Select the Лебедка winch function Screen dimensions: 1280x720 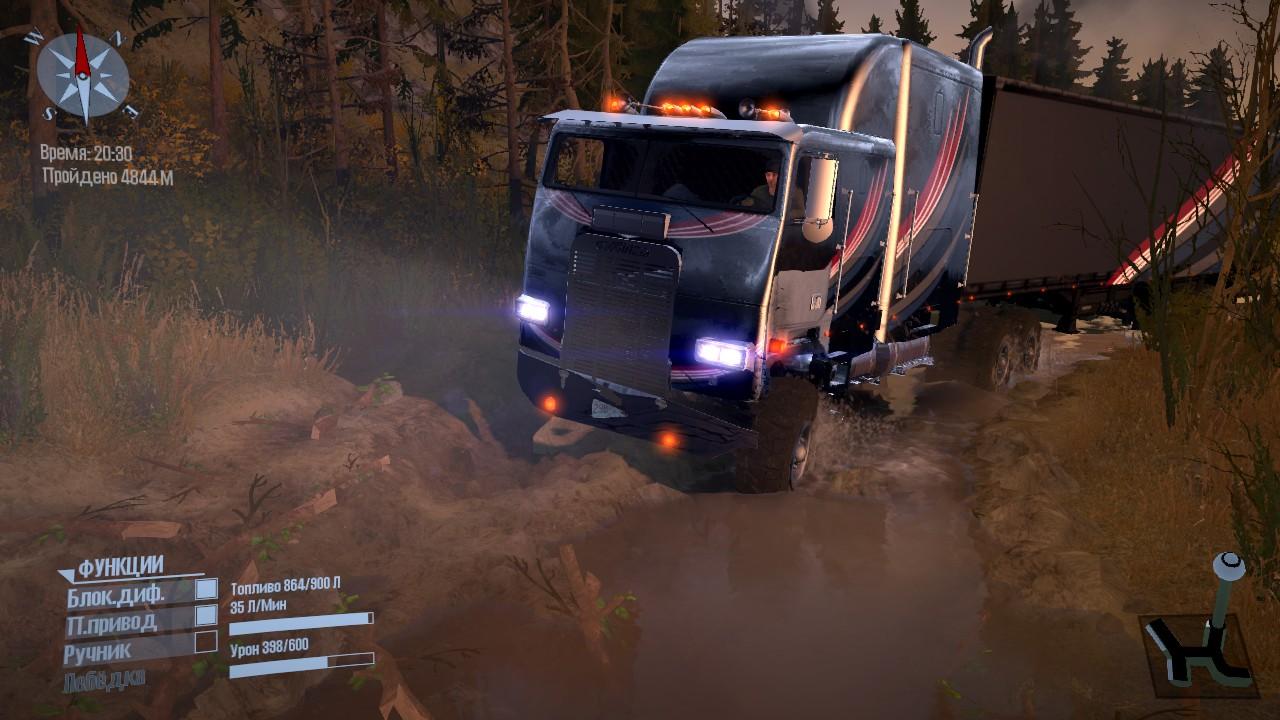point(105,680)
